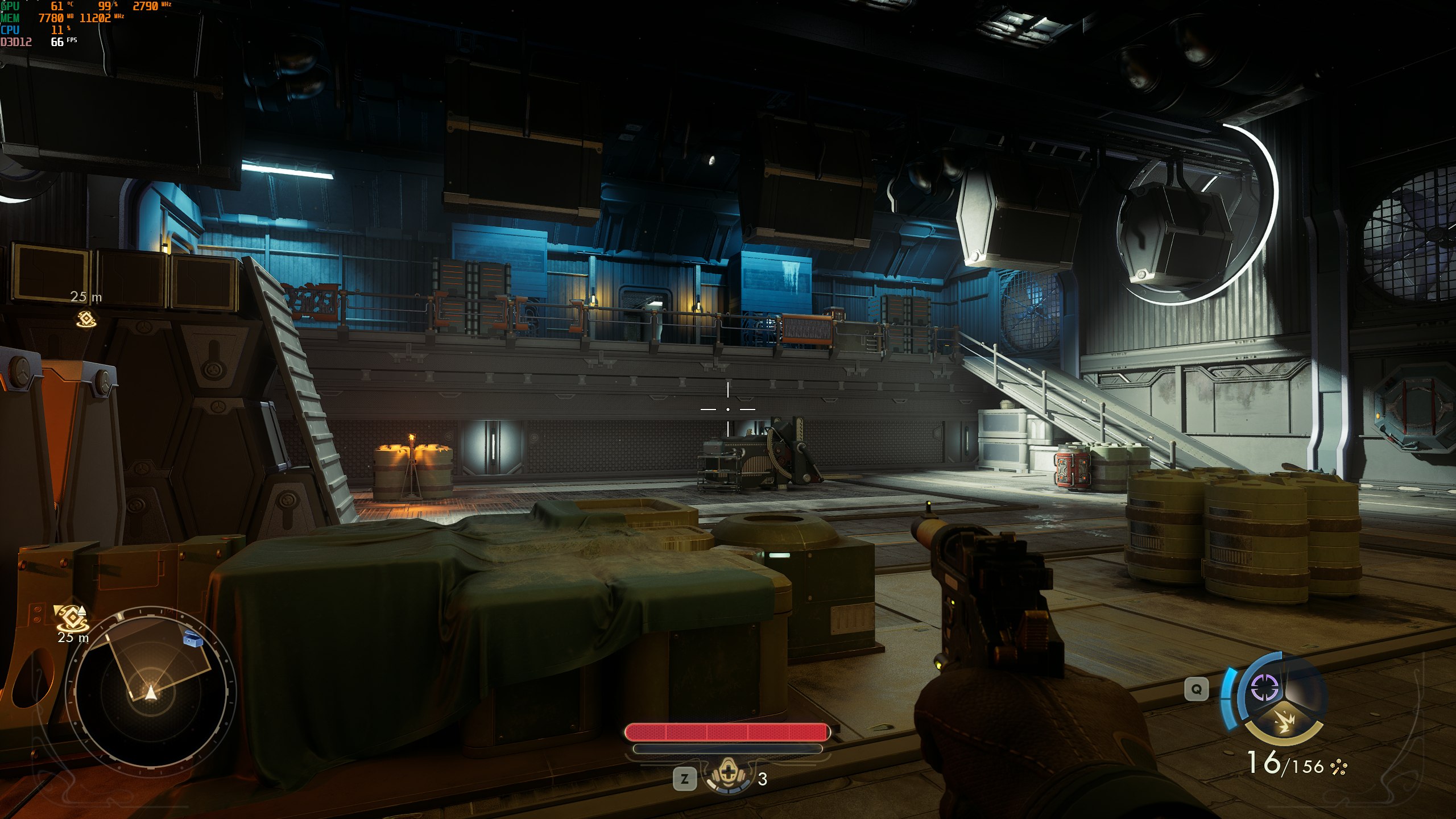Select the blue chest marker on minimap
This screenshot has height=819, width=1456.
194,640
